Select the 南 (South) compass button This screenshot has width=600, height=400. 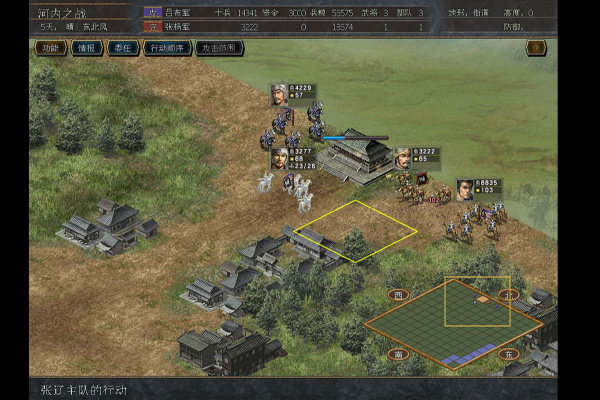coord(397,353)
